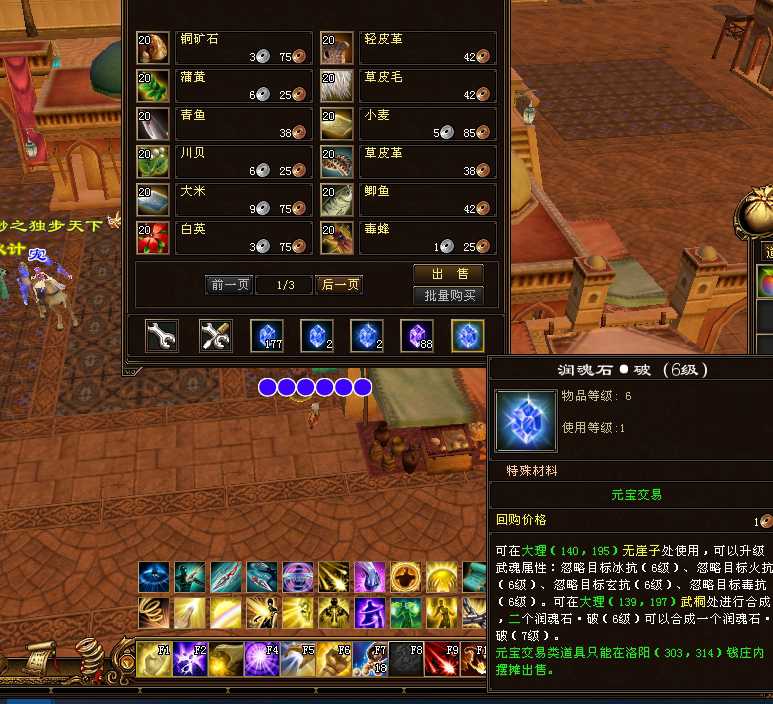Select the 川贝 item row

pyautogui.click(x=224, y=161)
